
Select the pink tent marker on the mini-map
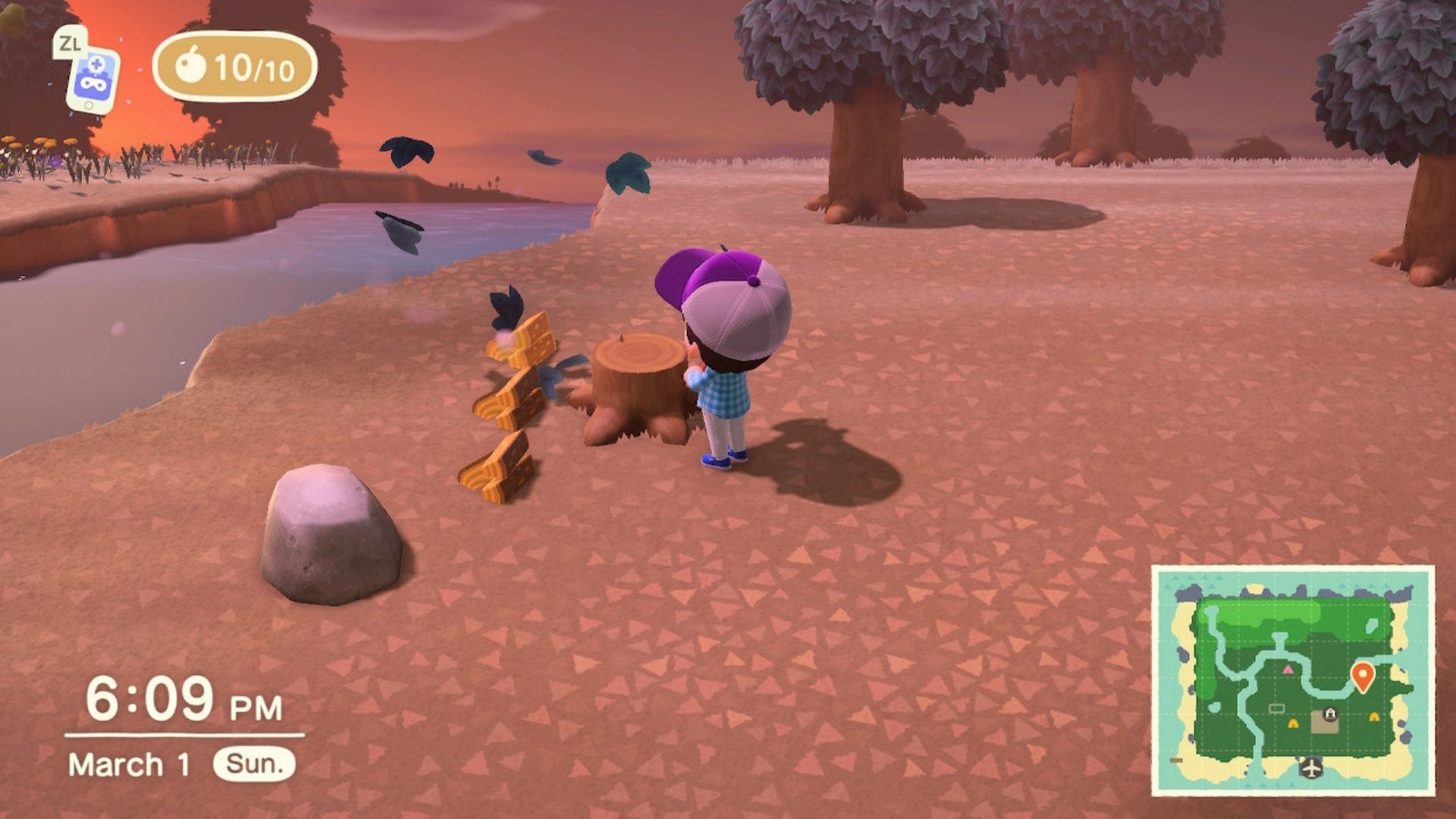point(1288,670)
